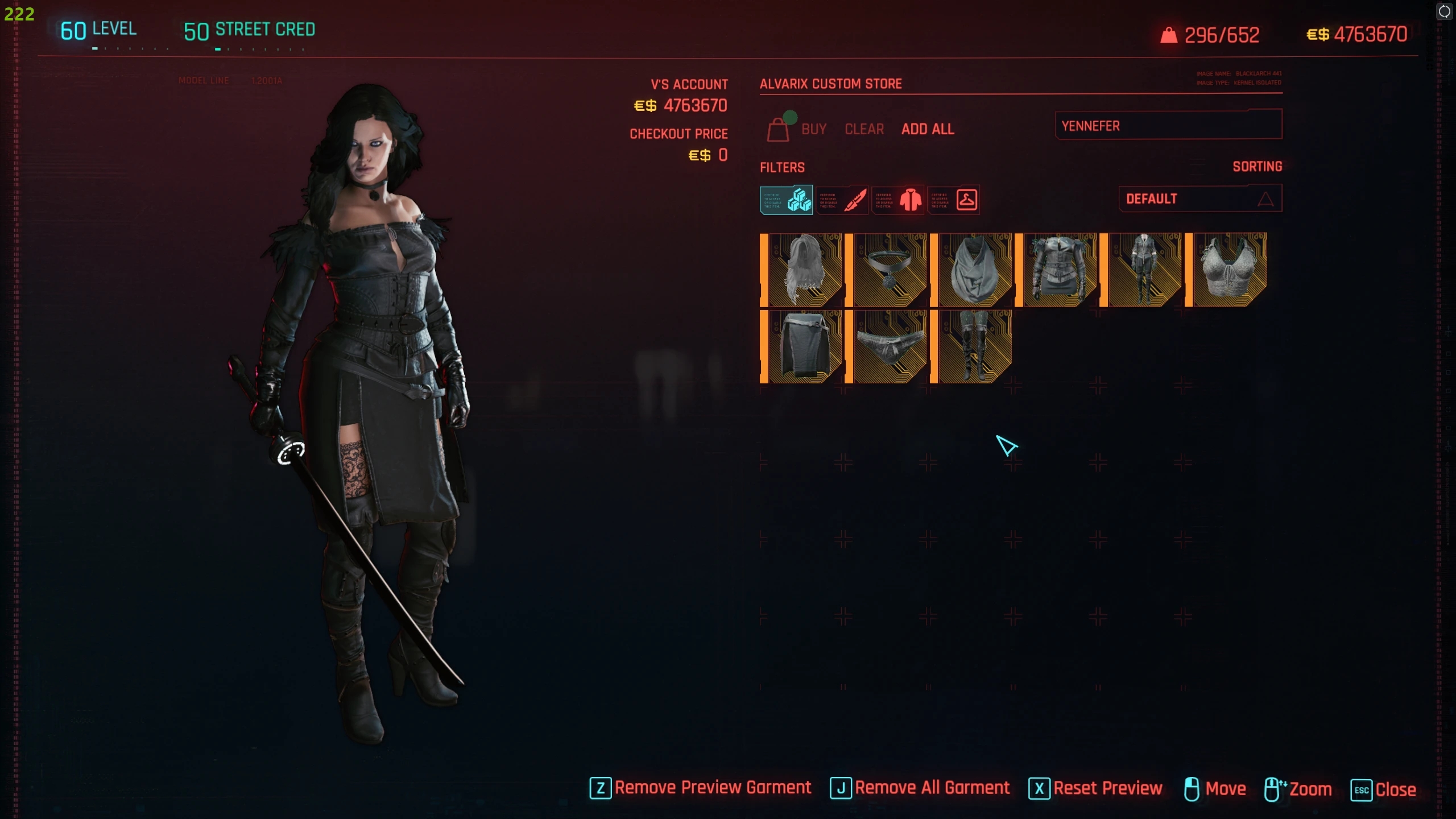Pick the choker necklace item
Viewport: 1456px width, 819px height.
tap(888, 270)
